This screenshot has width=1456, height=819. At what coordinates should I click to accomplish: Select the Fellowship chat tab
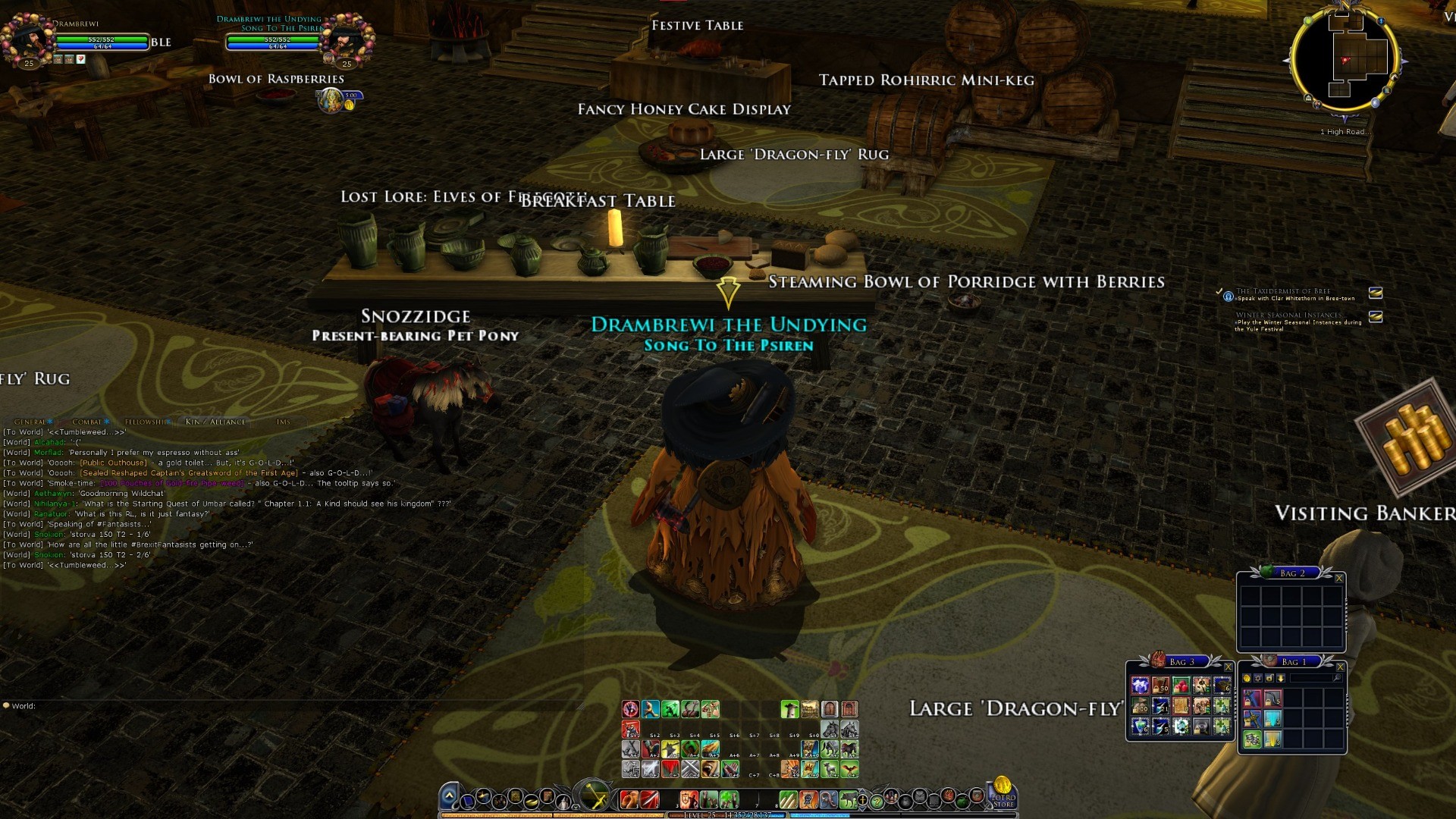coord(144,422)
